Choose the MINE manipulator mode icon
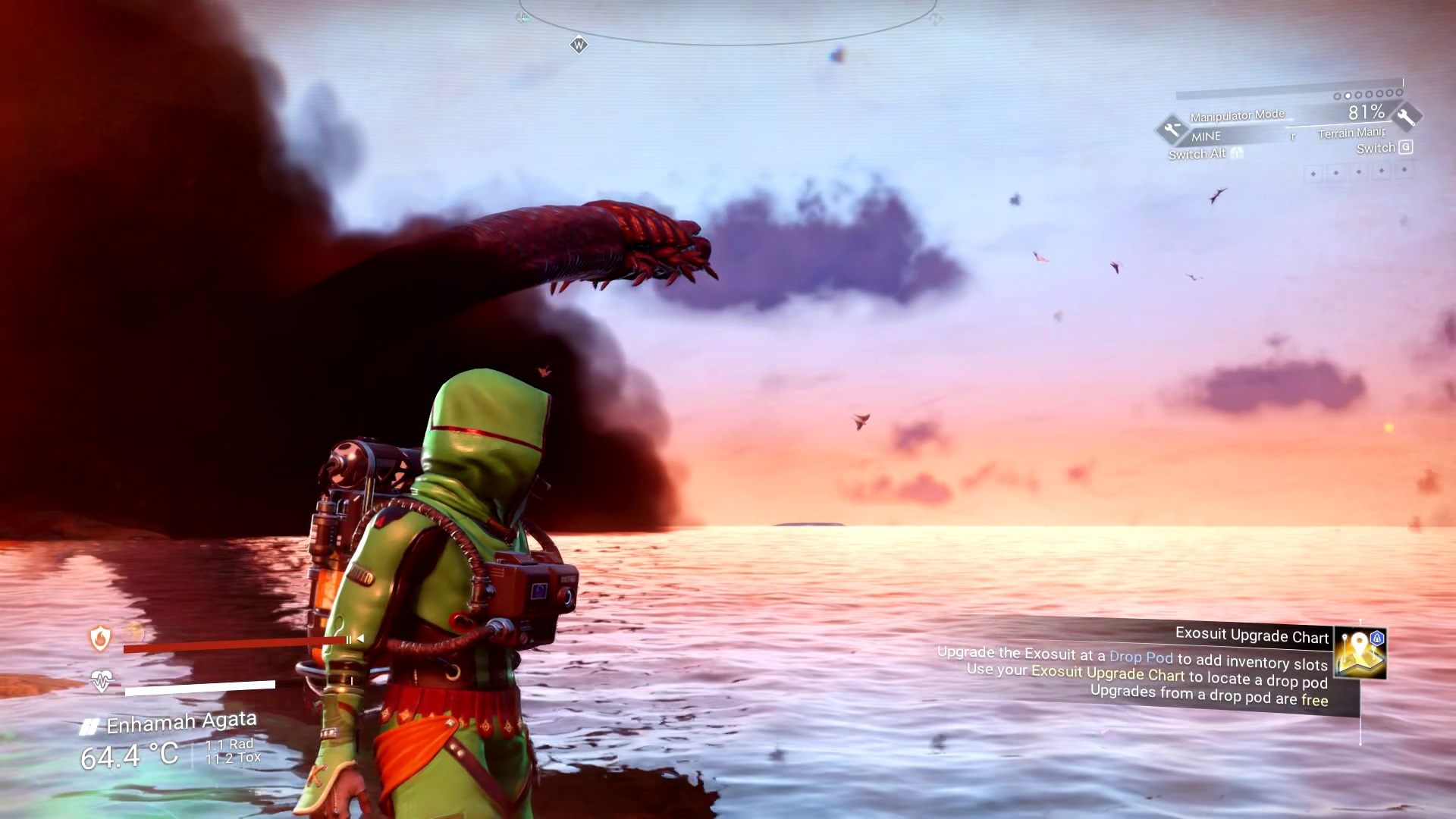Image resolution: width=1456 pixels, height=819 pixels. pos(1172,130)
